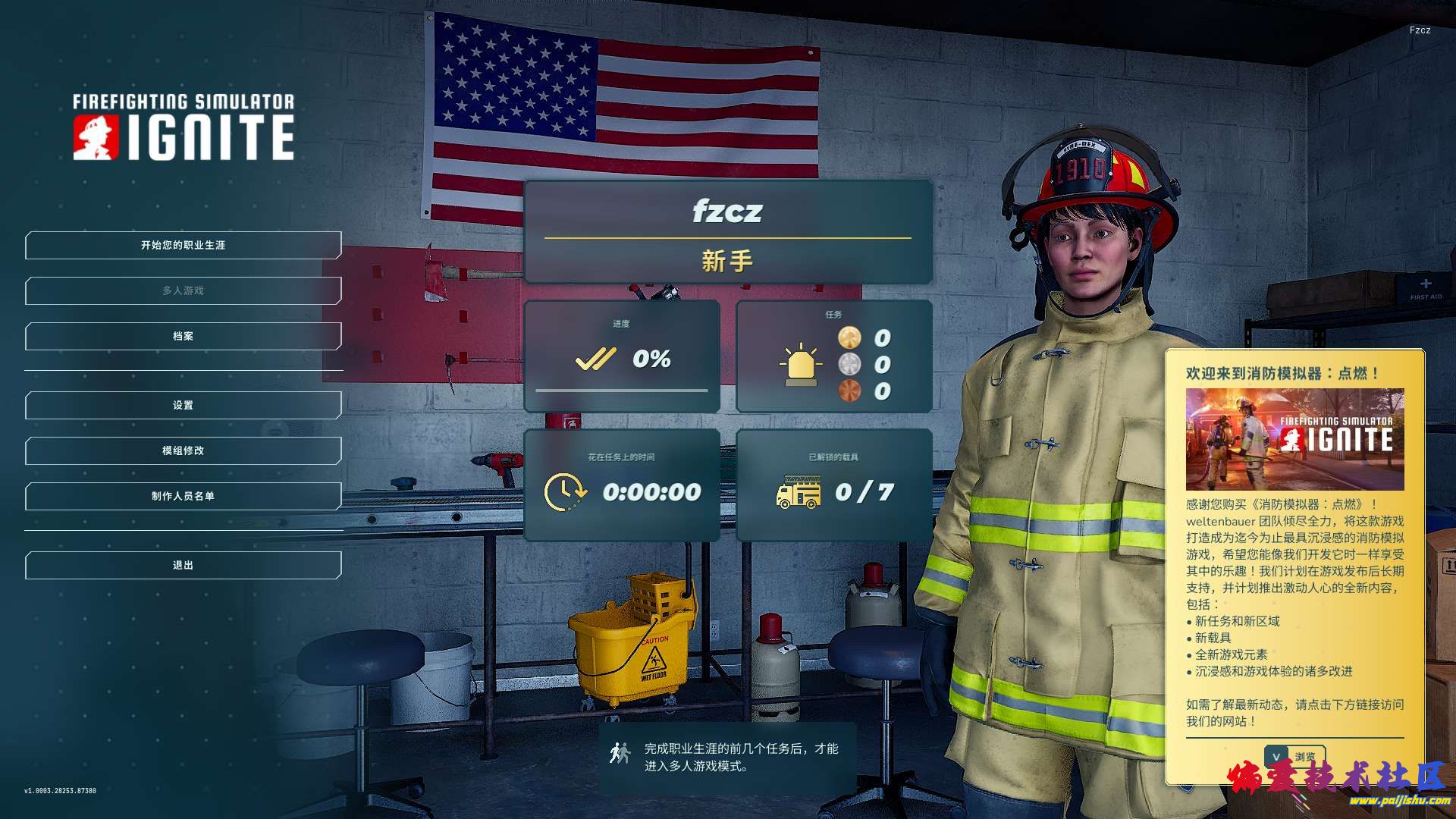The width and height of the screenshot is (1456, 819).
Task: Select the fzcz player name card
Action: pyautogui.click(x=727, y=232)
